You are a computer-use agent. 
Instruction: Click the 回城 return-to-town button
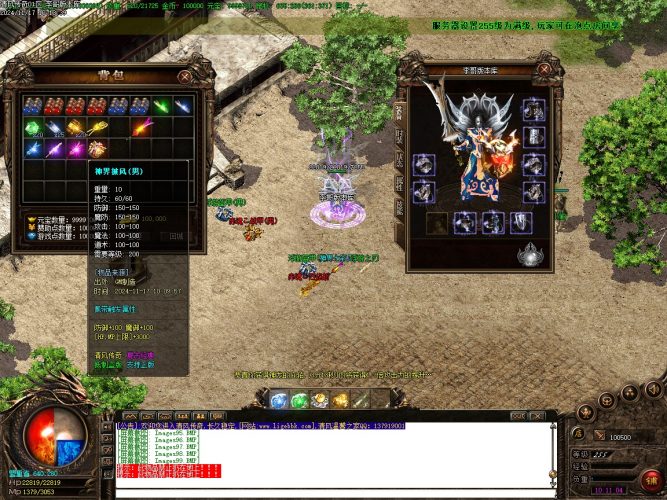pyautogui.click(x=176, y=236)
